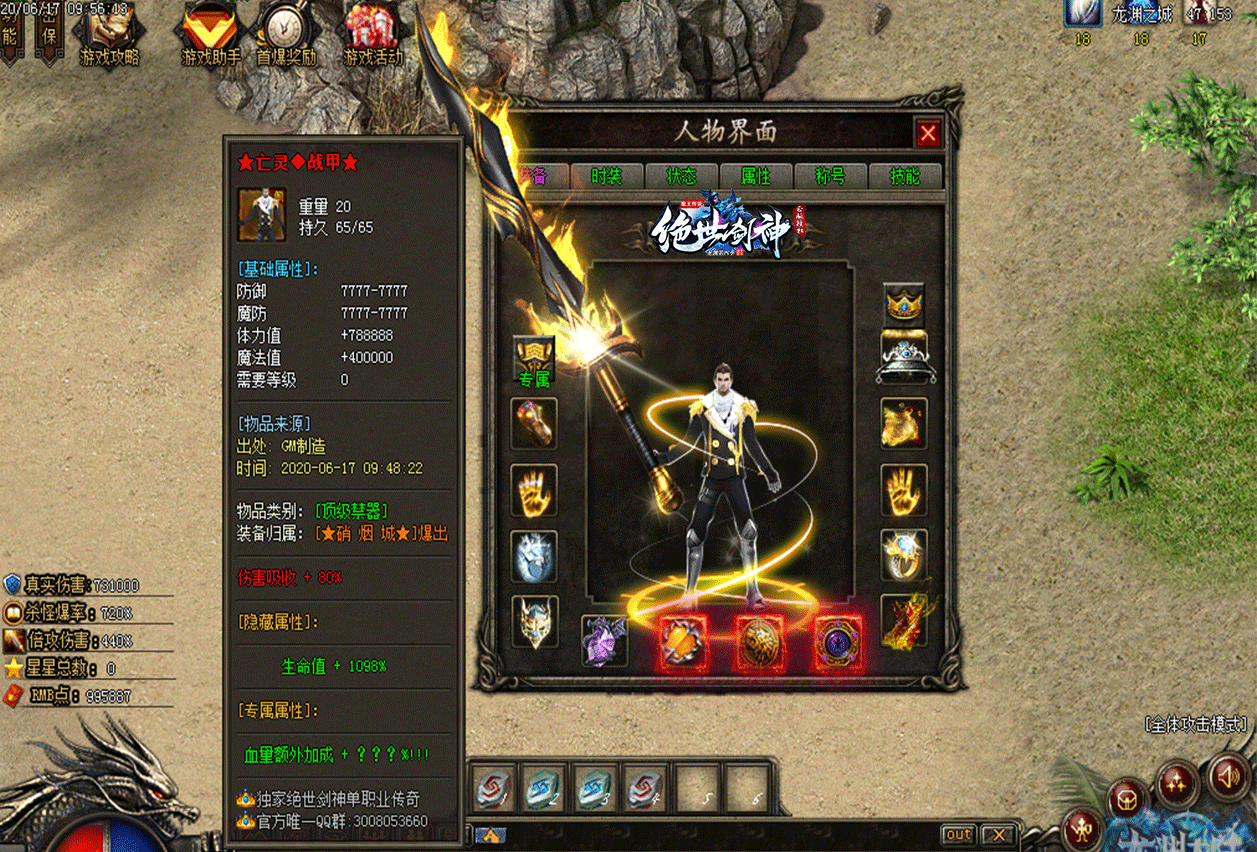Image resolution: width=1257 pixels, height=852 pixels.
Task: Select the 称号 tab
Action: 830,176
